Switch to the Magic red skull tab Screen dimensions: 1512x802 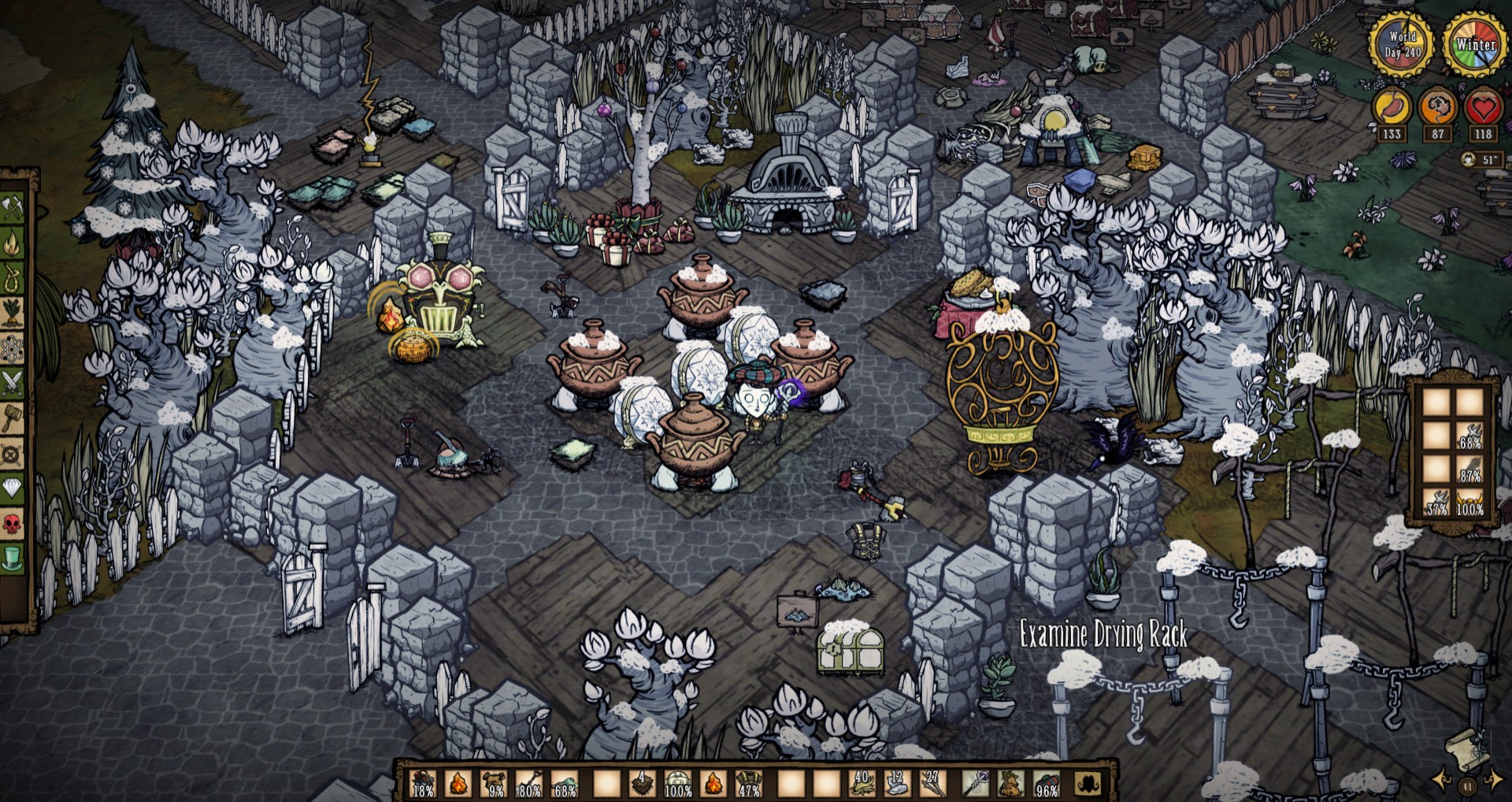(x=13, y=523)
